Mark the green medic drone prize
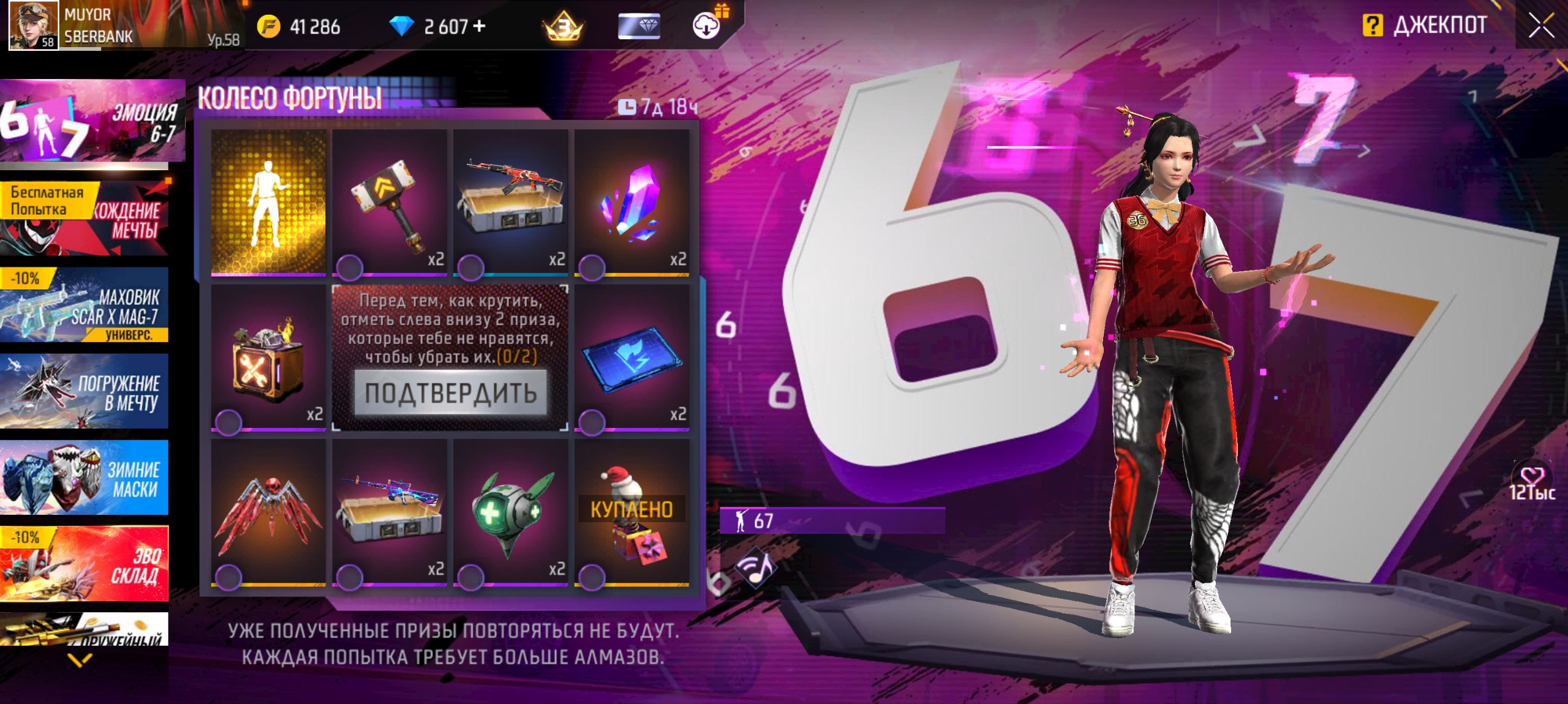This screenshot has height=704, width=1568. click(x=471, y=577)
